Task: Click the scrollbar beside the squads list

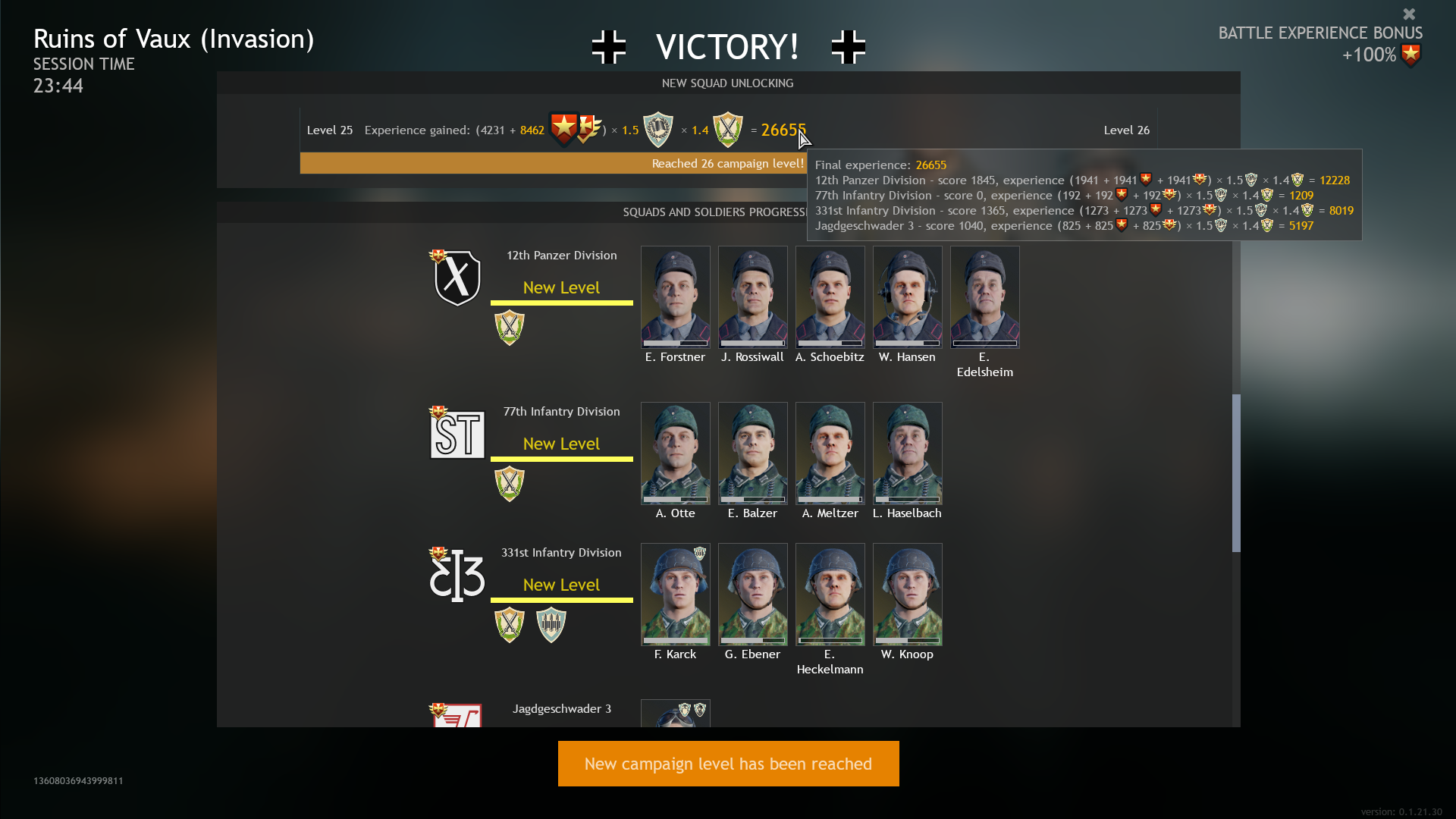Action: [x=1236, y=470]
